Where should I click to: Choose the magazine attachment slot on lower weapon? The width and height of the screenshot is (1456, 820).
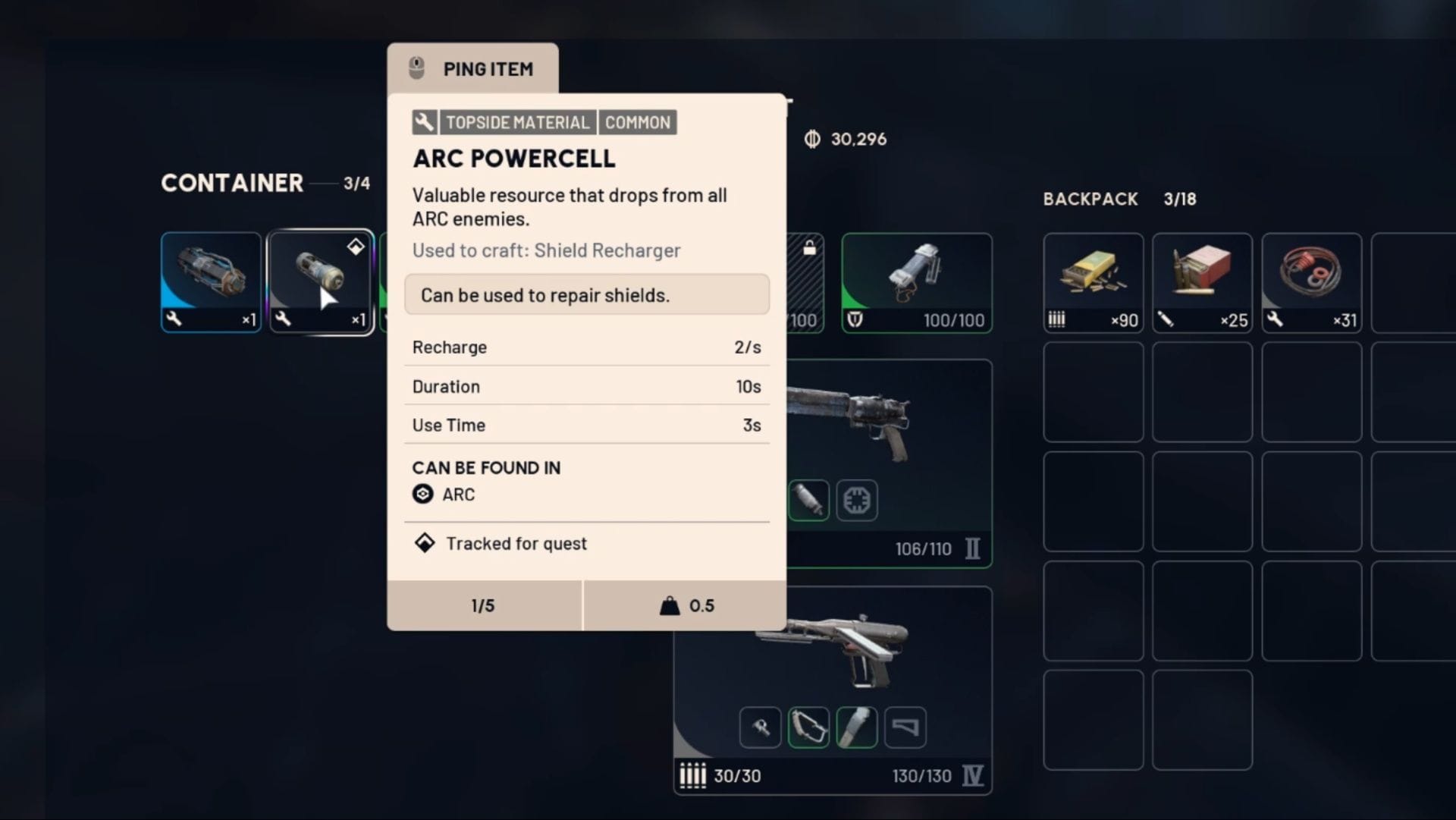point(905,727)
